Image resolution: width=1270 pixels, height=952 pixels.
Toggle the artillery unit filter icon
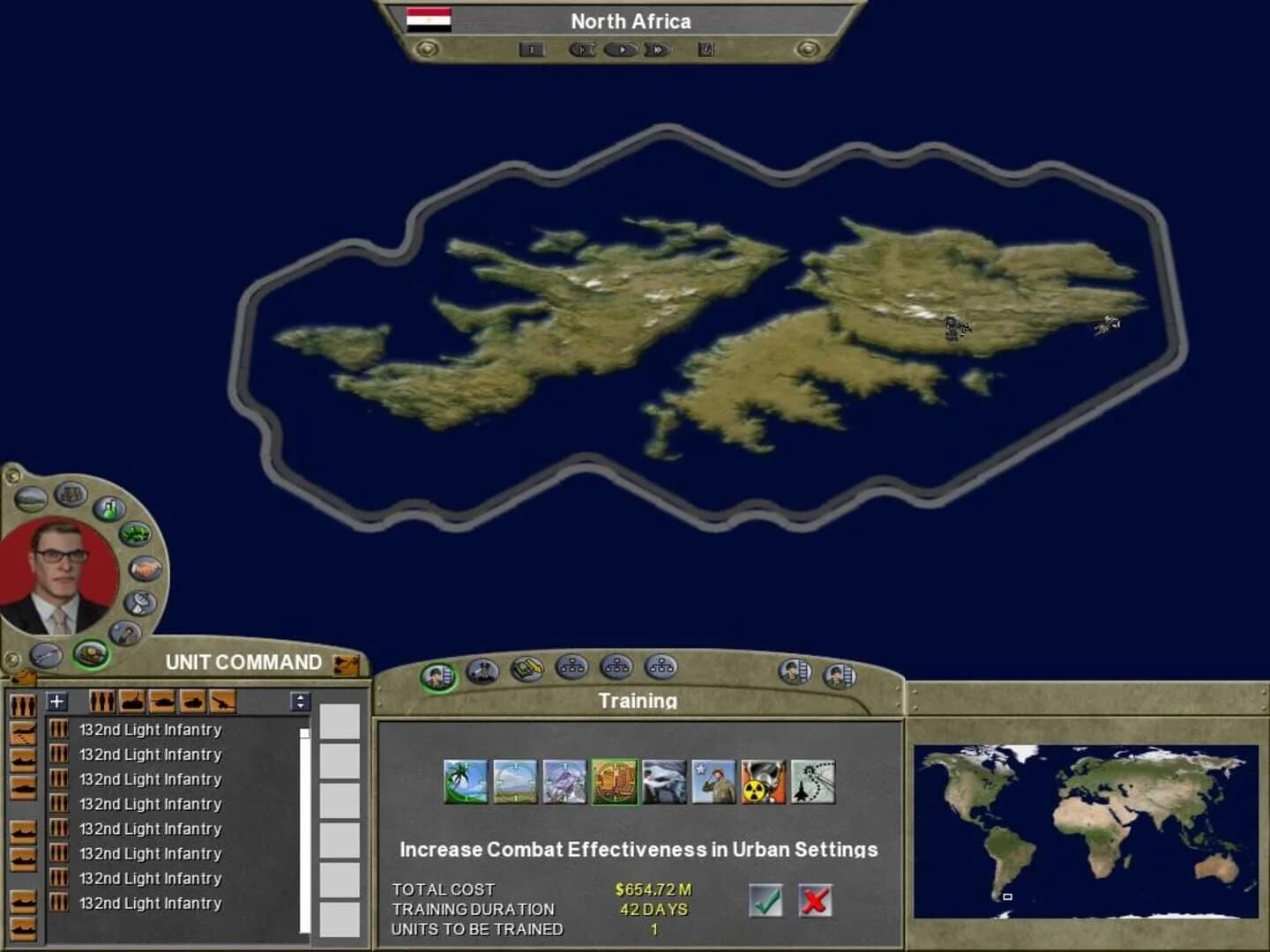click(x=222, y=702)
